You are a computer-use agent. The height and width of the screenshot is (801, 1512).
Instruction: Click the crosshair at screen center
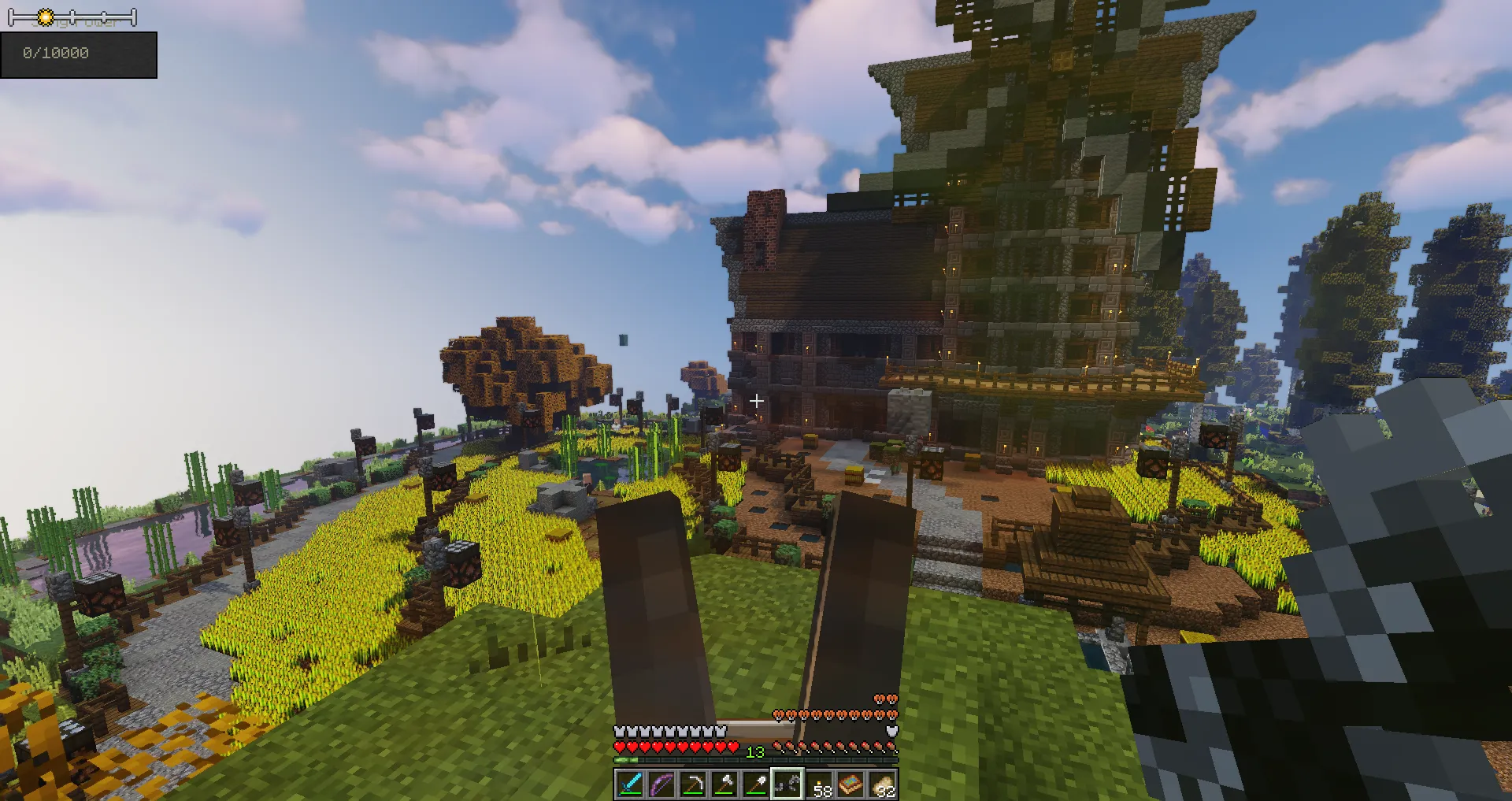[x=756, y=400]
